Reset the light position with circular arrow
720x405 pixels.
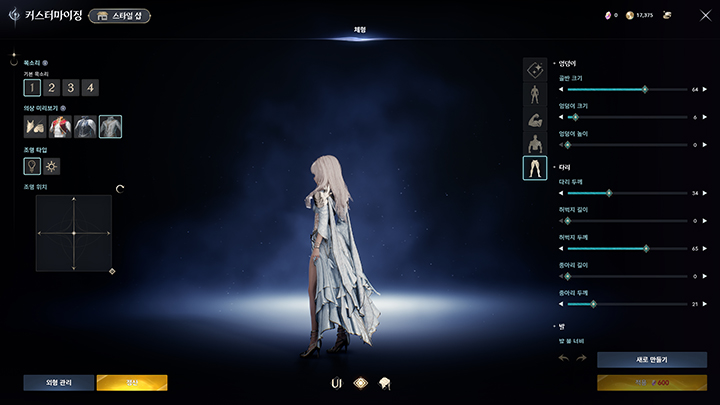(x=120, y=188)
